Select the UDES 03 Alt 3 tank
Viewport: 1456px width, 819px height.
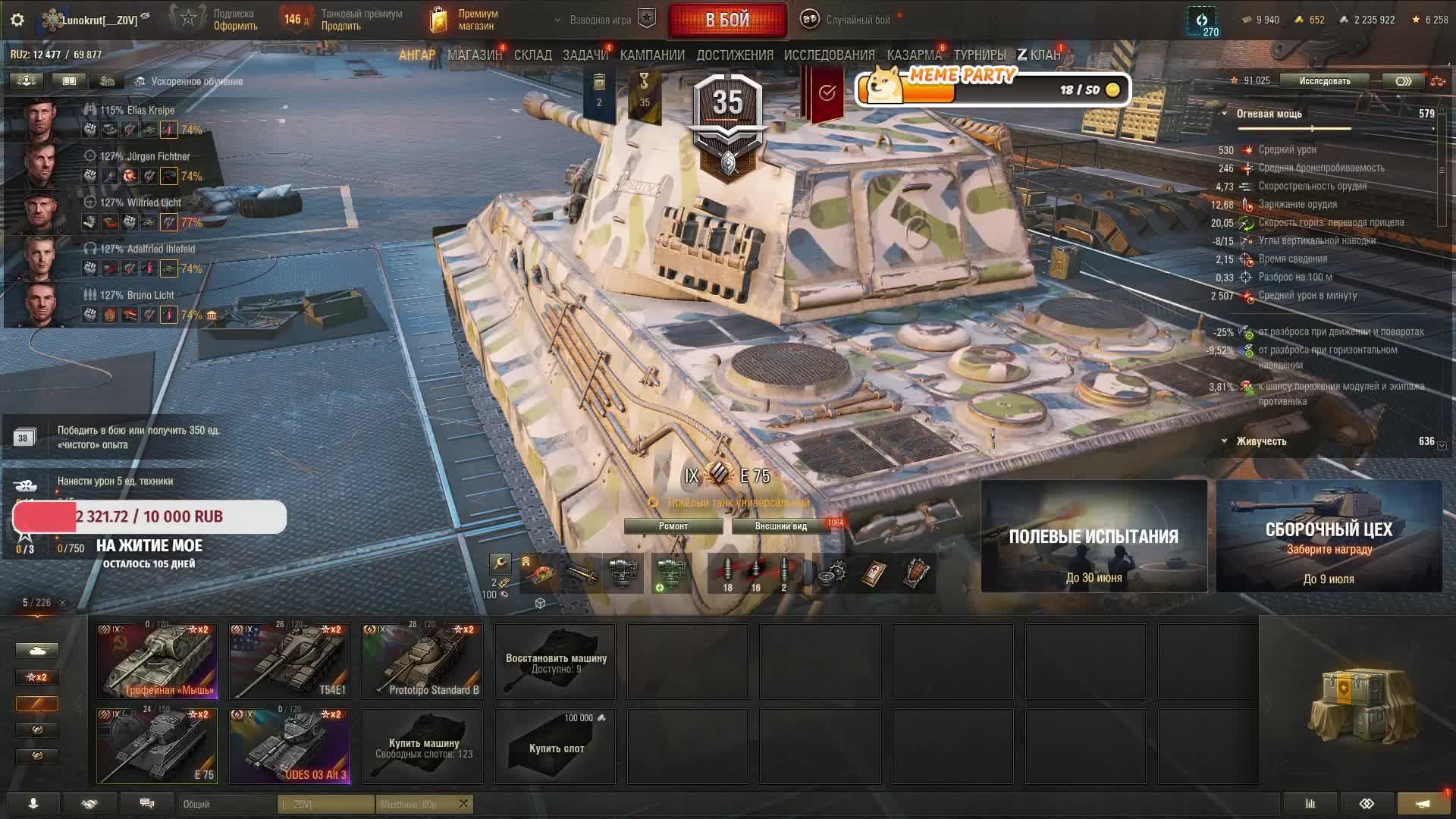pos(290,745)
